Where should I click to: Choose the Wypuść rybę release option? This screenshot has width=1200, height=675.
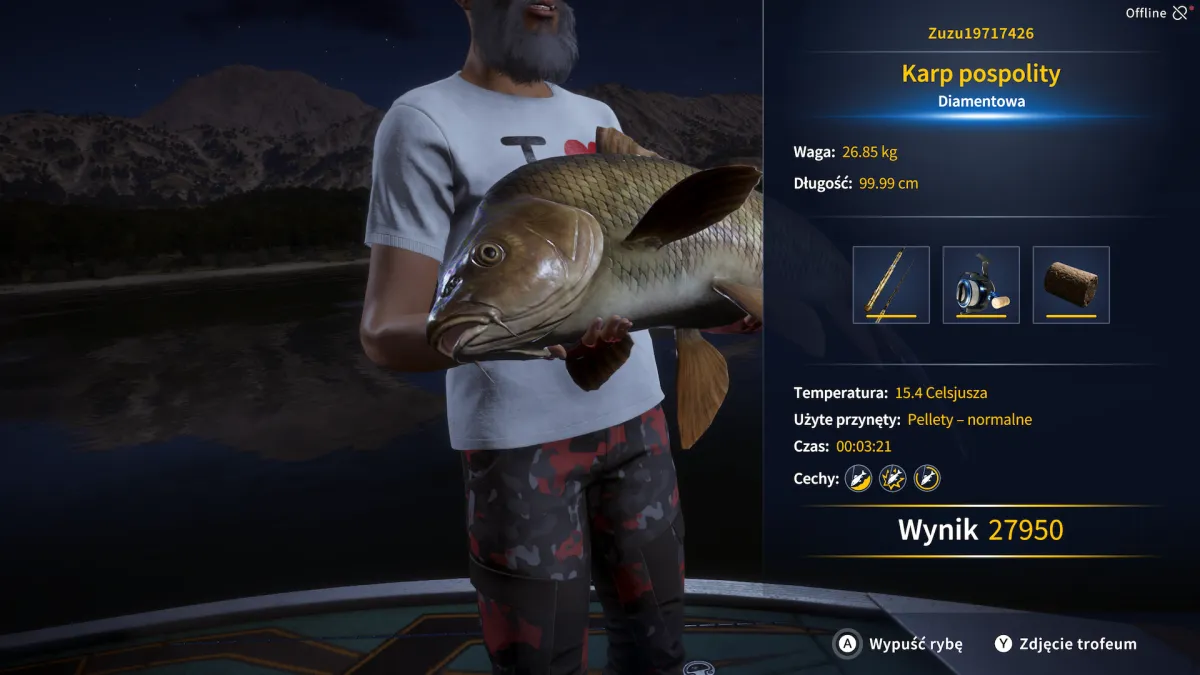coord(900,644)
